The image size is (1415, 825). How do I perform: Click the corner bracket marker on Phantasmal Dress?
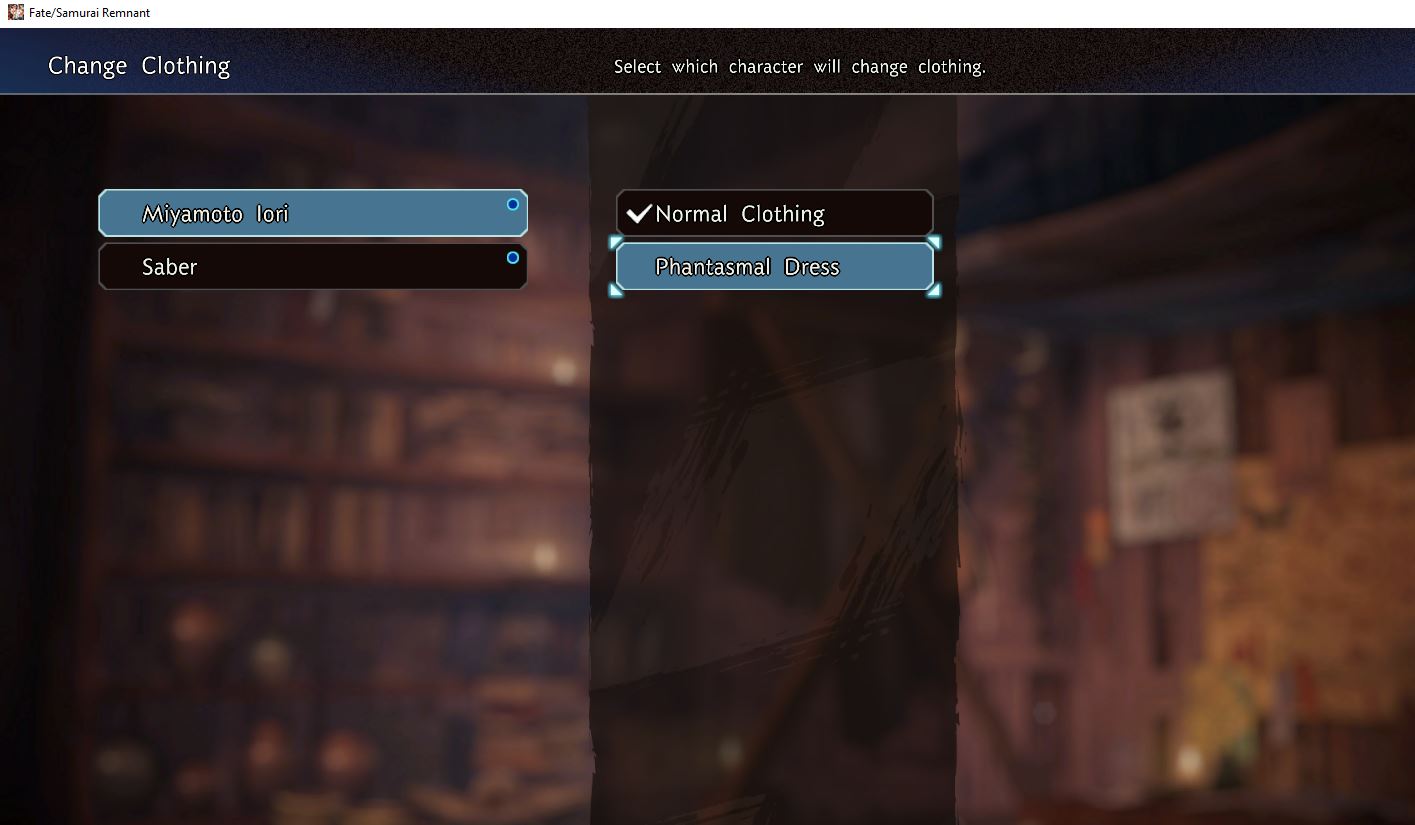617,244
